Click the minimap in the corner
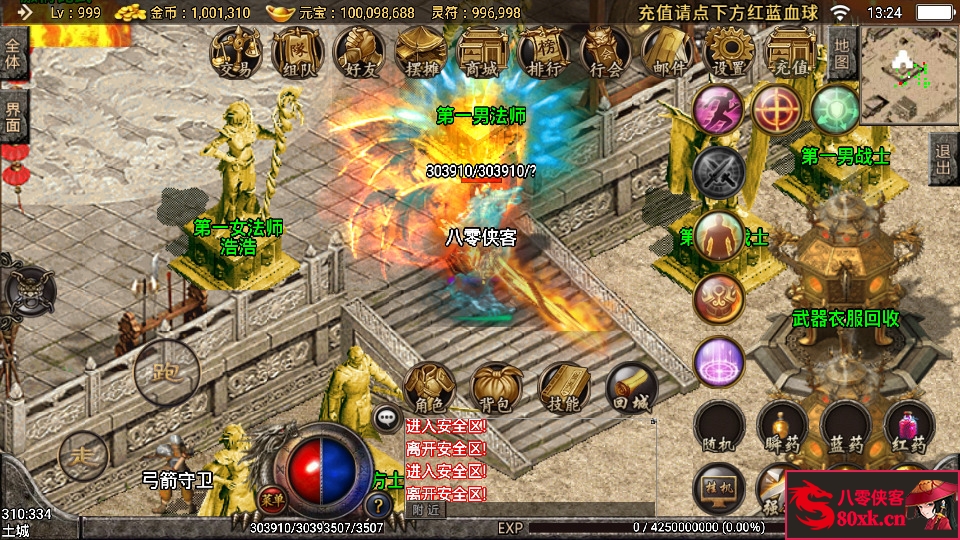The image size is (960, 540). click(x=909, y=75)
